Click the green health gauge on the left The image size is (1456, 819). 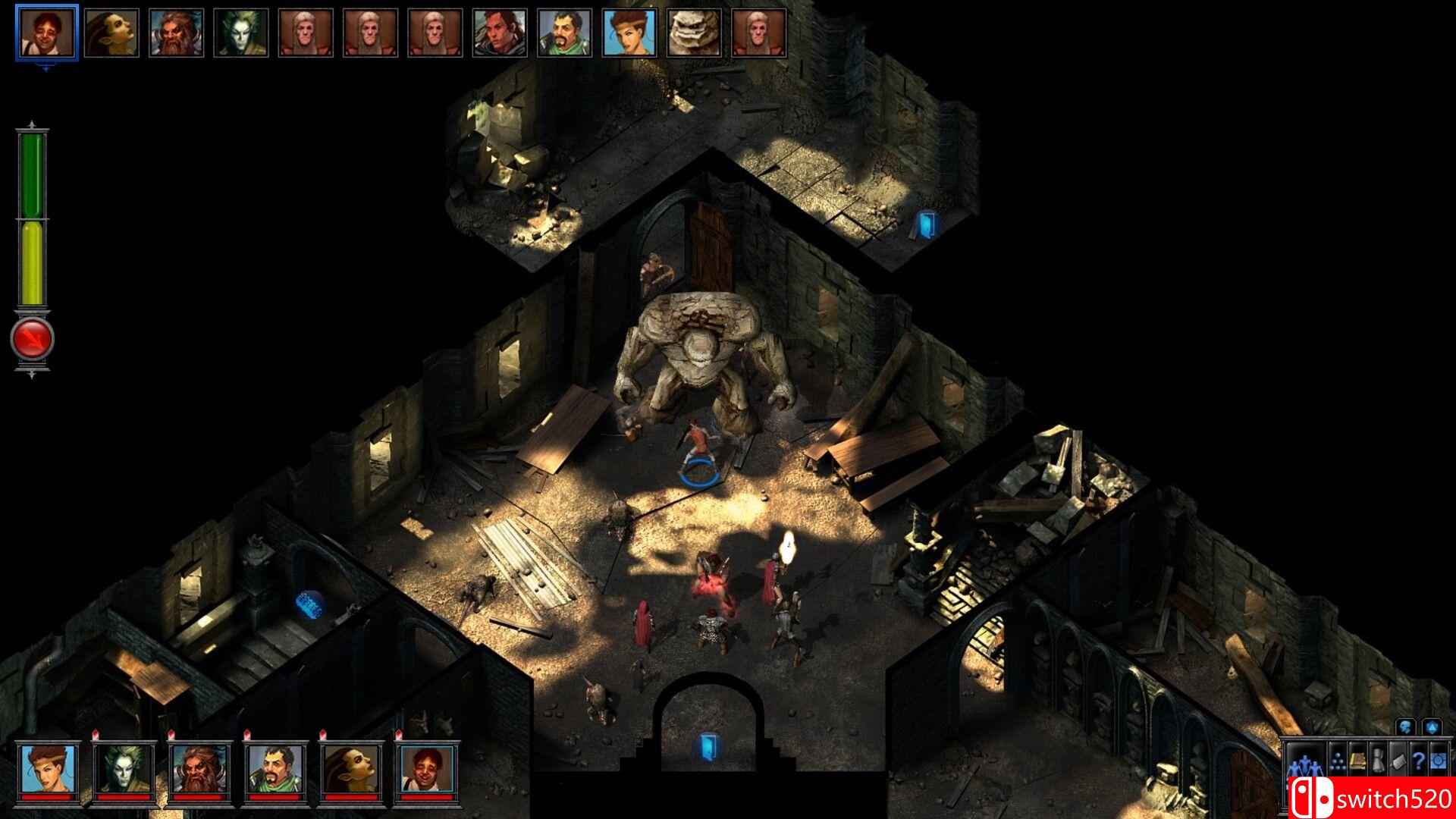tap(33, 174)
